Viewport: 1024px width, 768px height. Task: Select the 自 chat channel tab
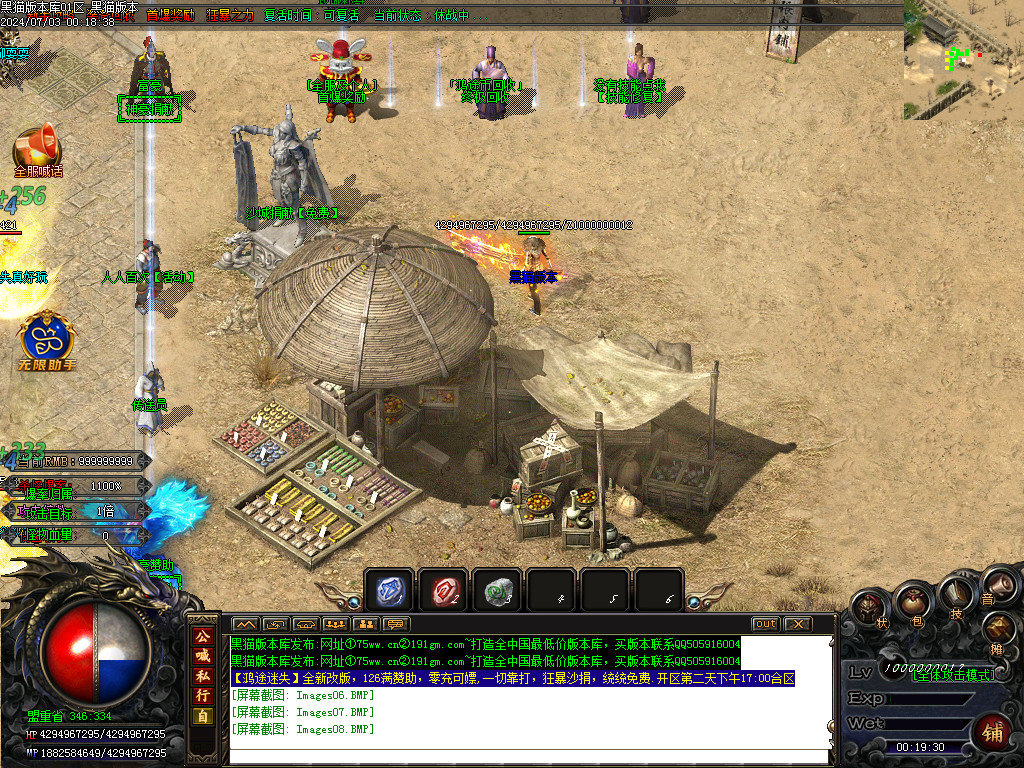click(x=203, y=716)
